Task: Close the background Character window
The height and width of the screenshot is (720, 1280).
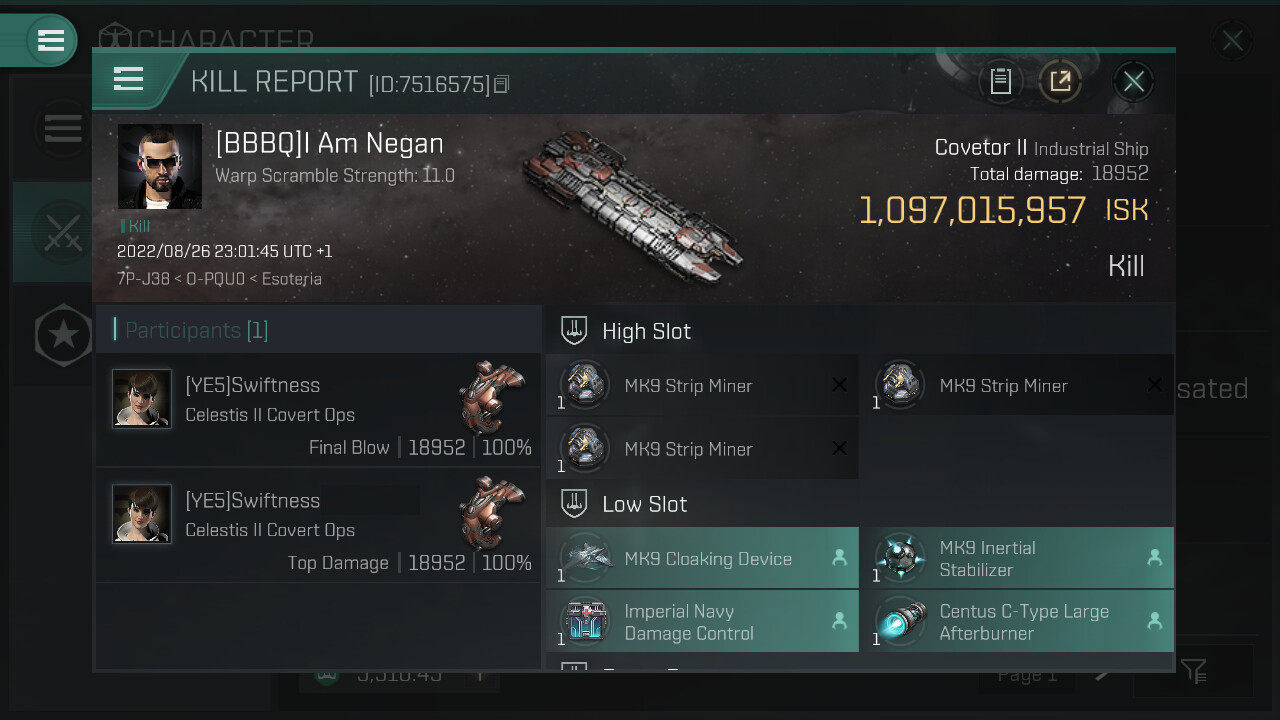Action: tap(1232, 41)
